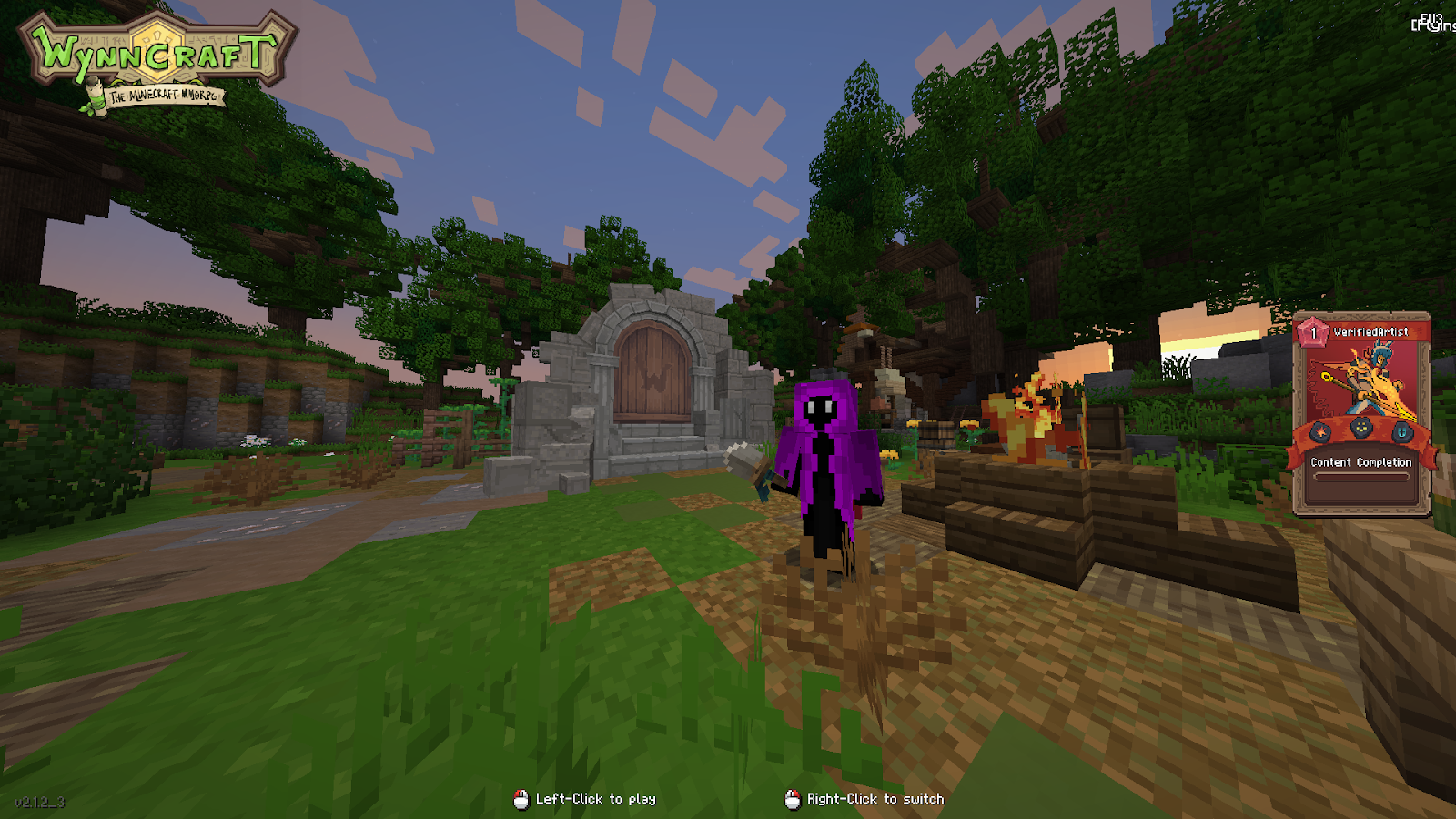
Task: Click the blue shield badge icon
Action: 1400,432
